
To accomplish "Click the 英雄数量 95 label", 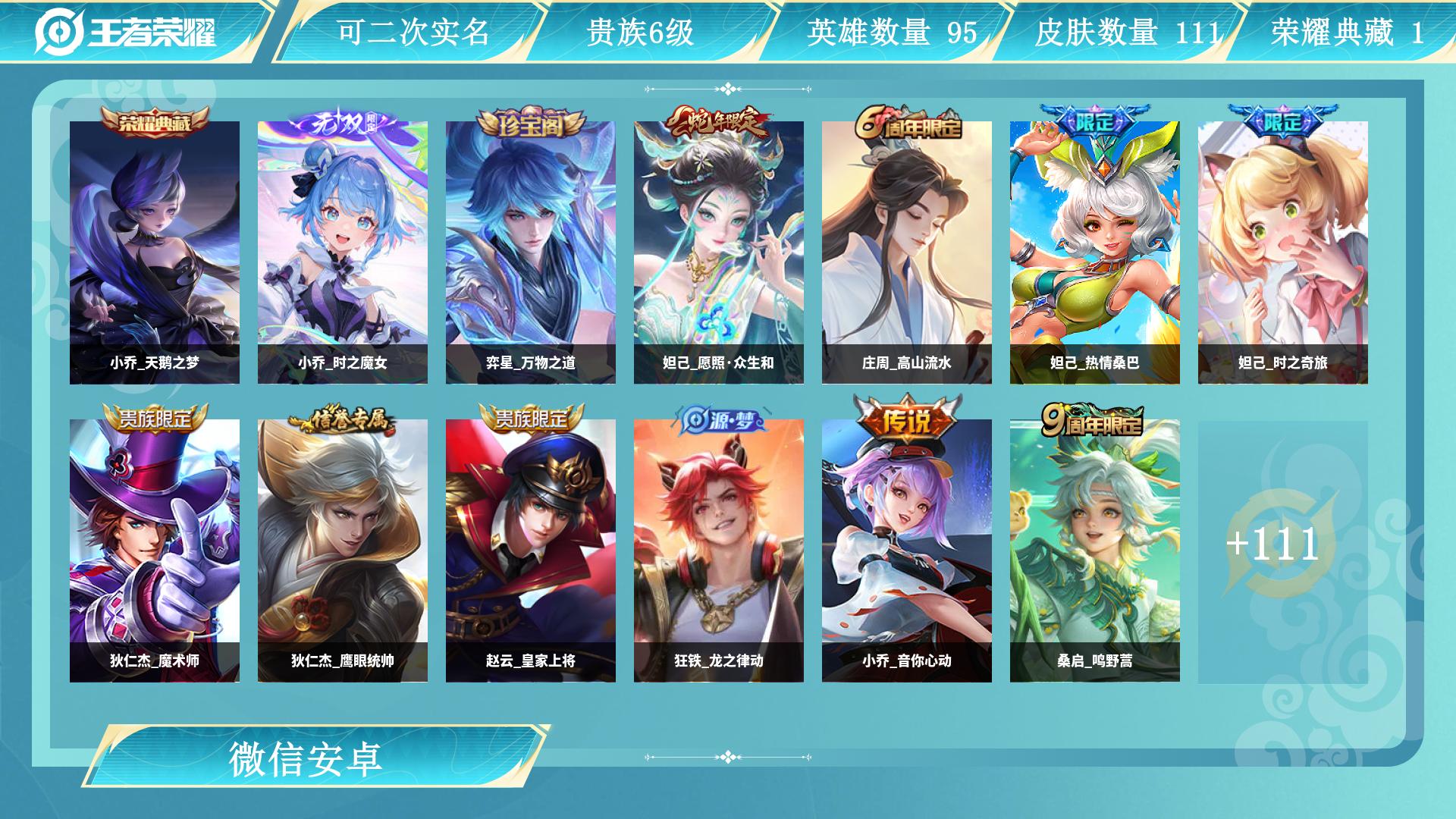I will pyautogui.click(x=891, y=30).
